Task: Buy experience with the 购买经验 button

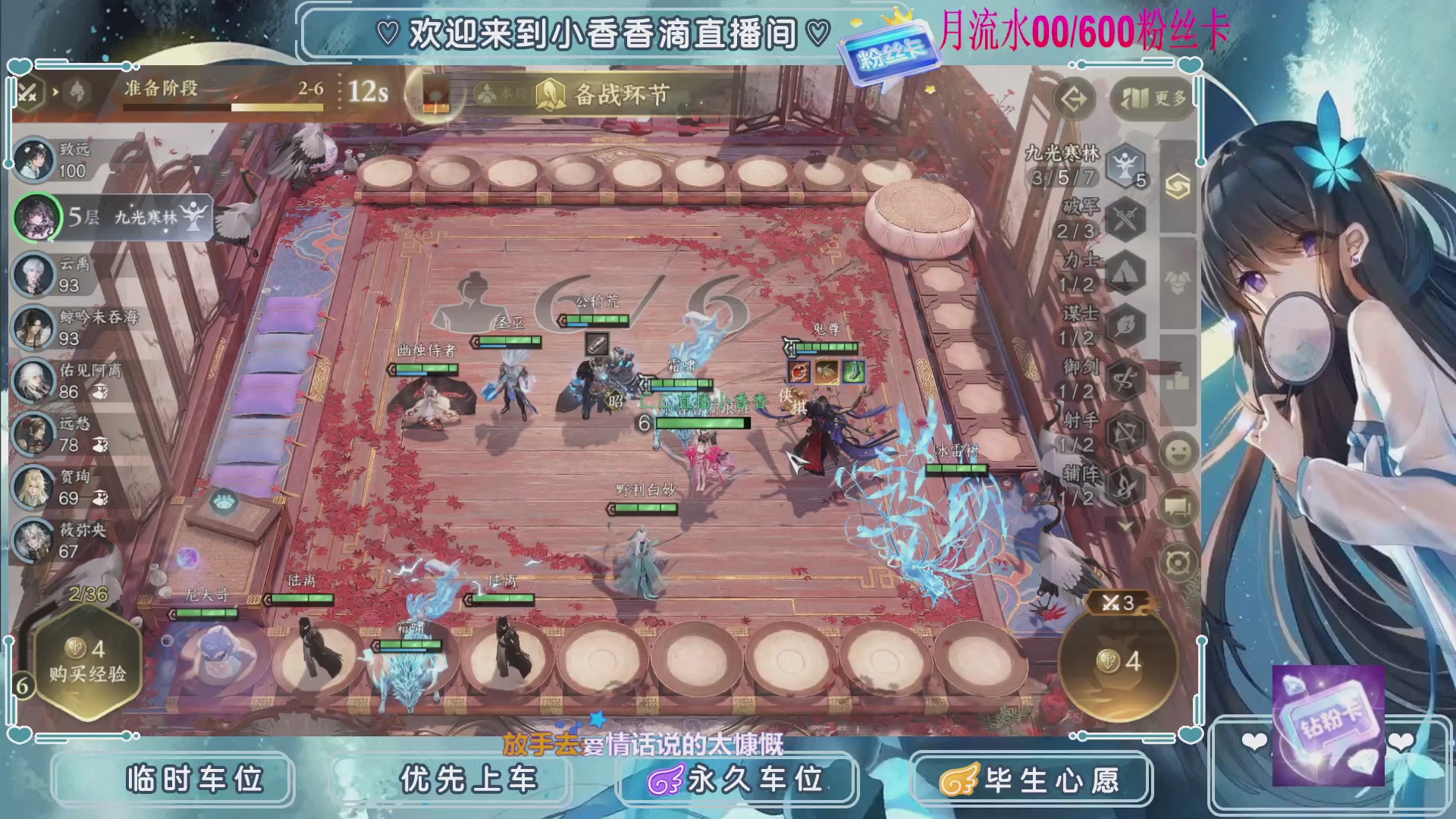Action: [x=87, y=662]
